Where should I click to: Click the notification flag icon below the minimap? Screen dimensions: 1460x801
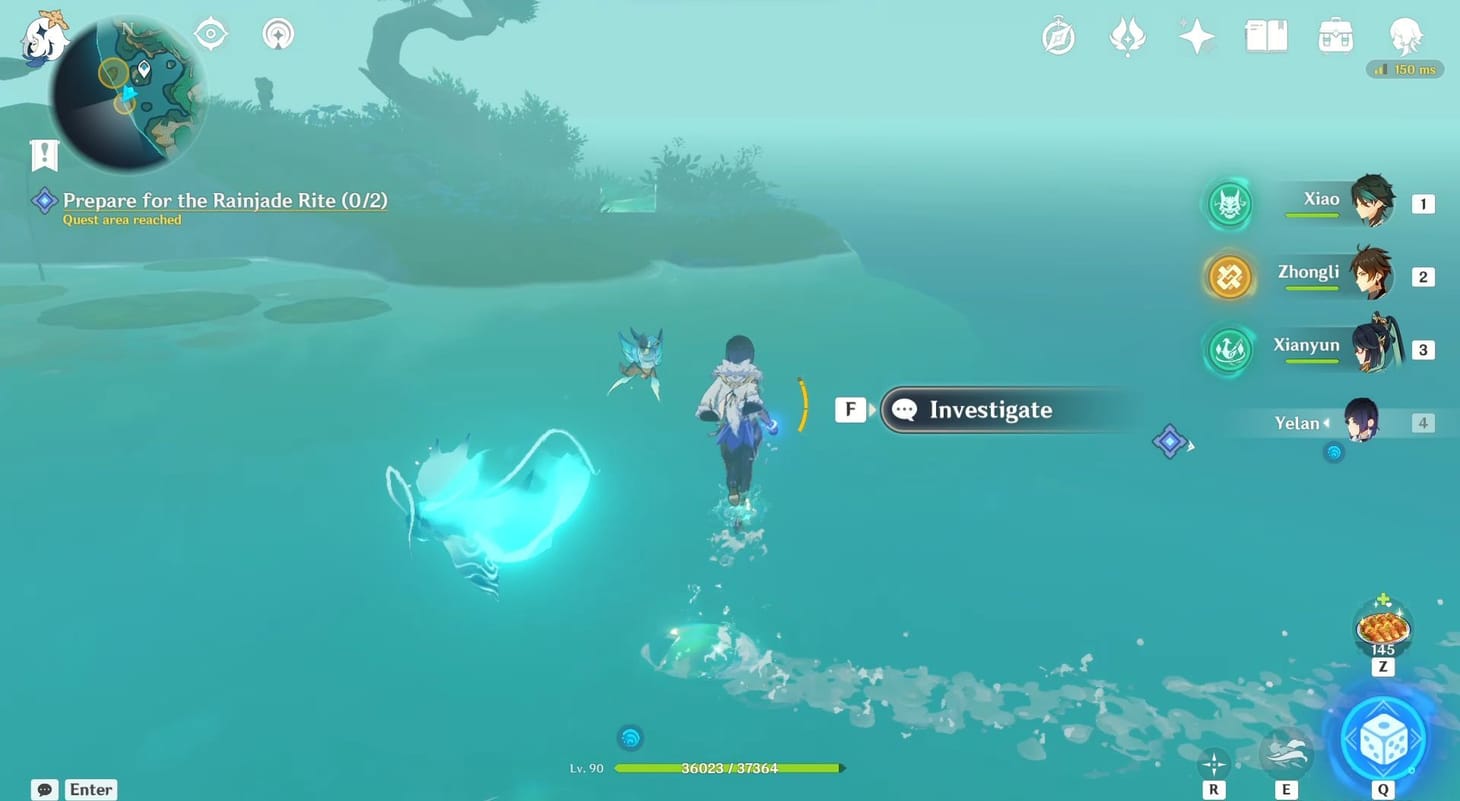point(44,155)
